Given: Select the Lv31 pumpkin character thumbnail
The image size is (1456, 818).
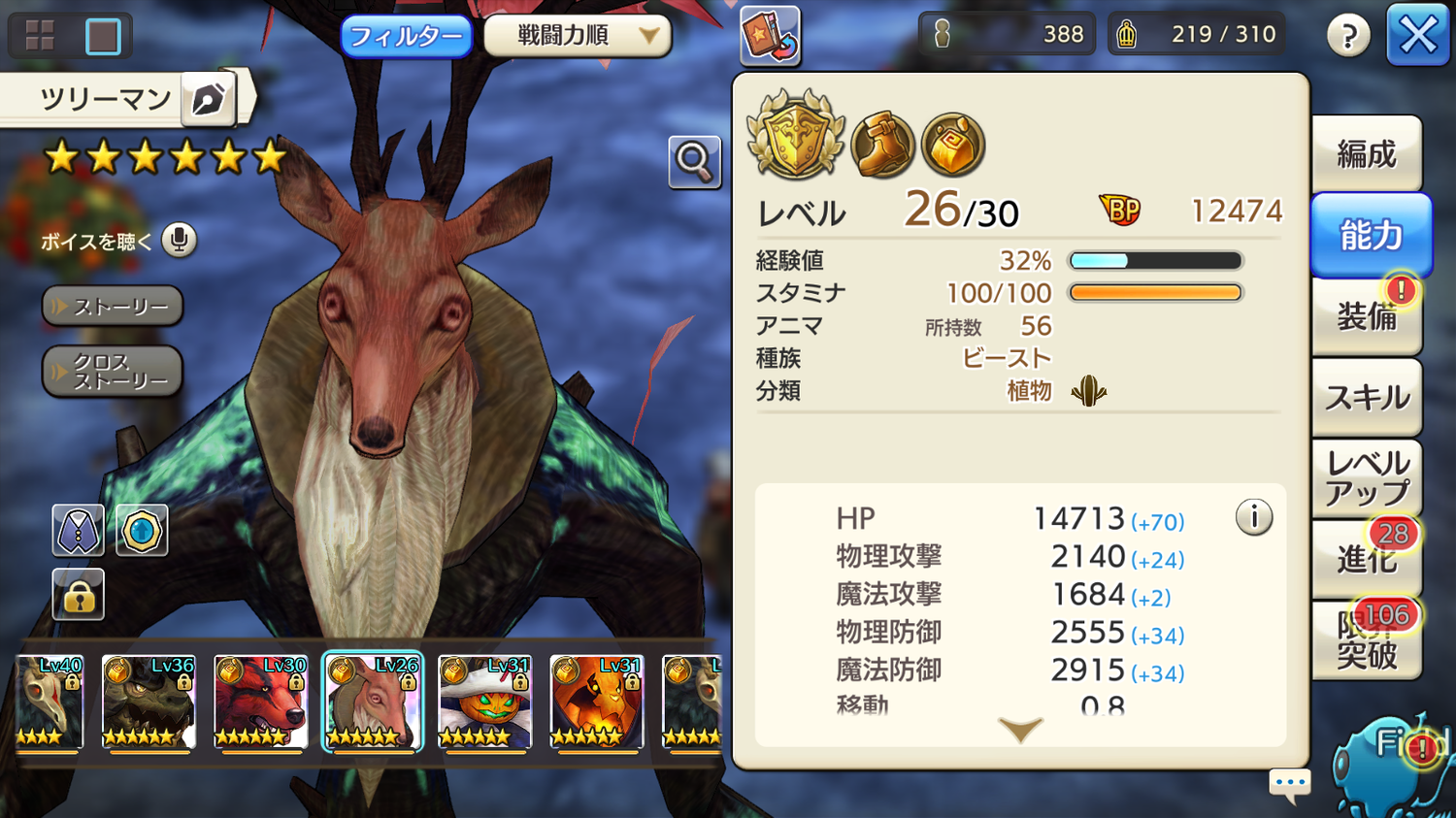Looking at the screenshot, I should [x=484, y=703].
